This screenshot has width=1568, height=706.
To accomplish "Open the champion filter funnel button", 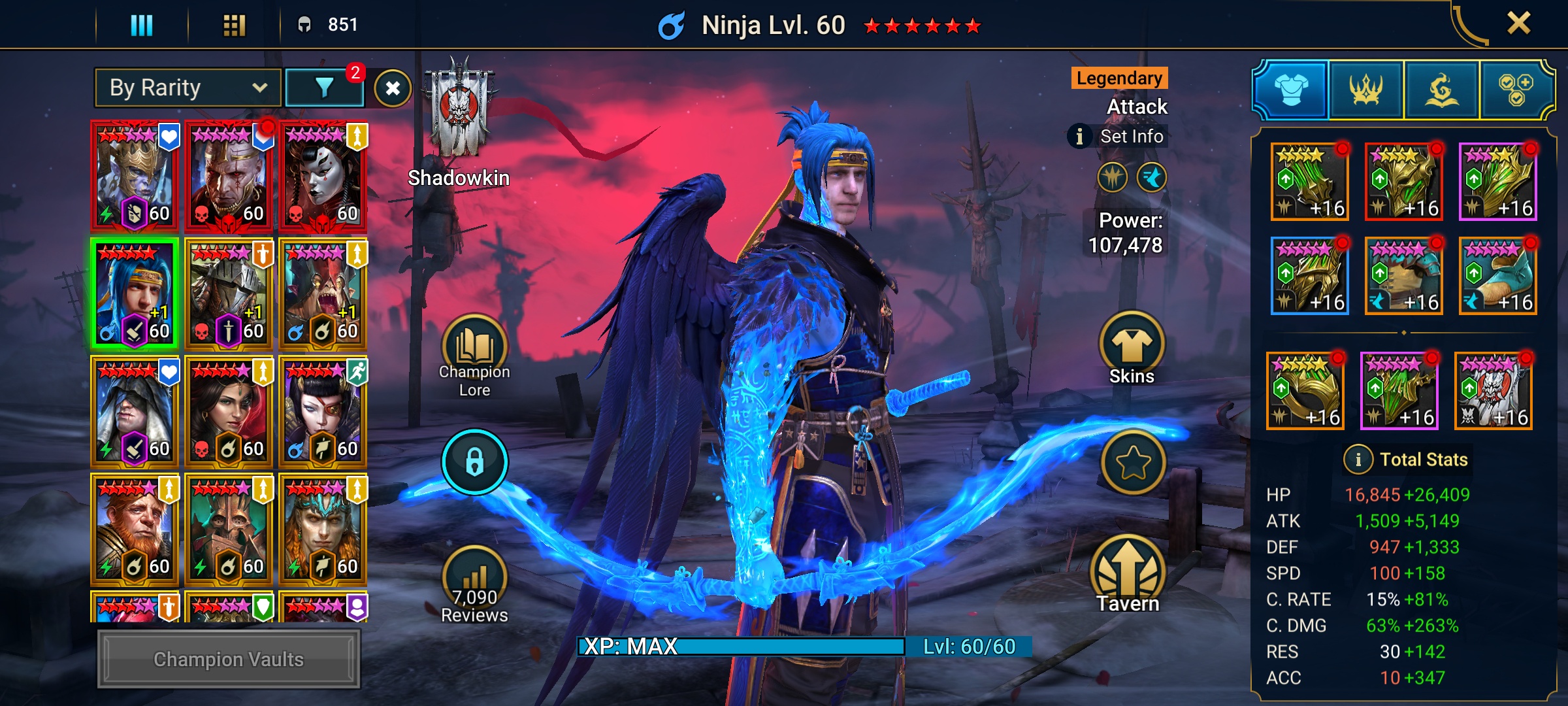I will tap(324, 88).
